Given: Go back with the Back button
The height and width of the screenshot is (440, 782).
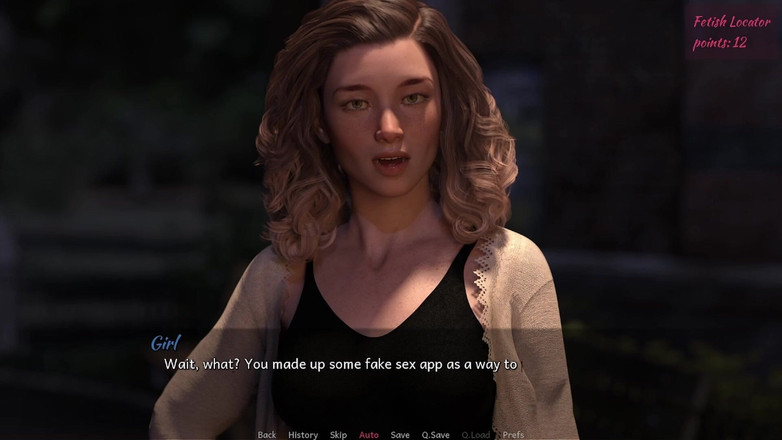Looking at the screenshot, I should (267, 435).
